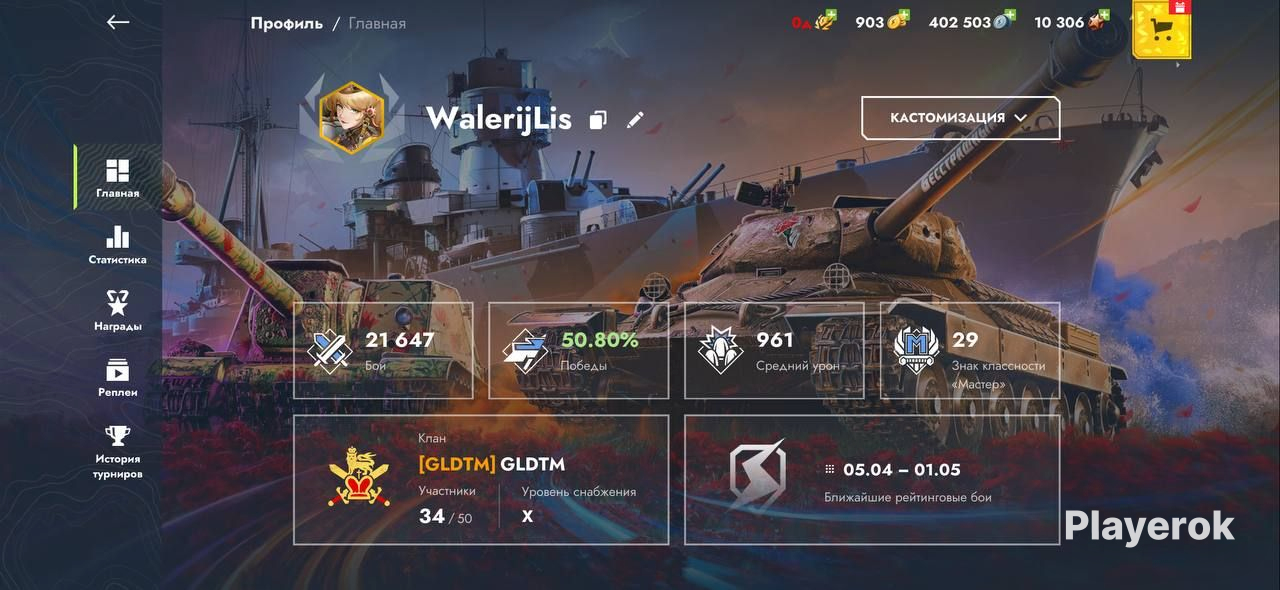Go back with the arrow button
Viewport: 1280px width, 590px height.
coord(118,22)
